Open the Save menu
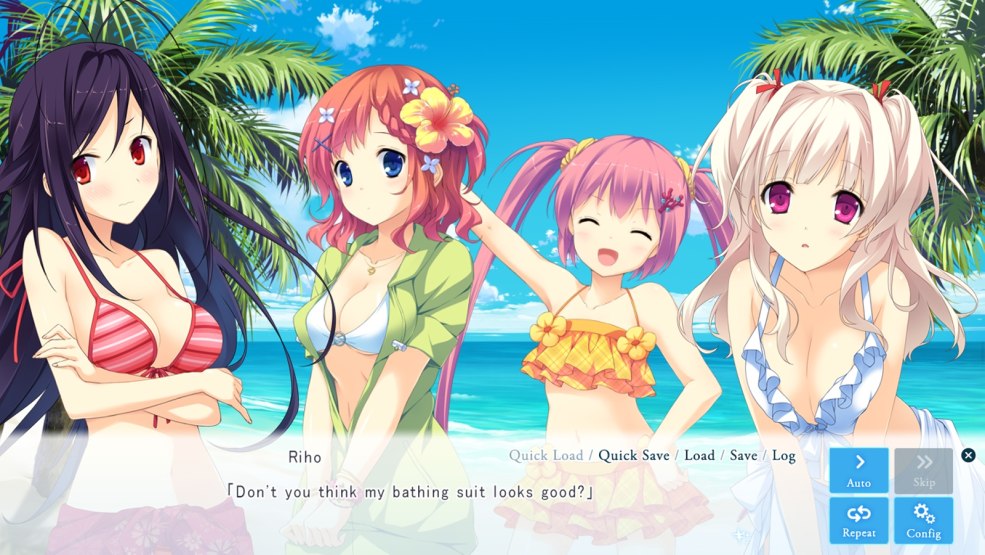The height and width of the screenshot is (555, 985). tap(743, 455)
